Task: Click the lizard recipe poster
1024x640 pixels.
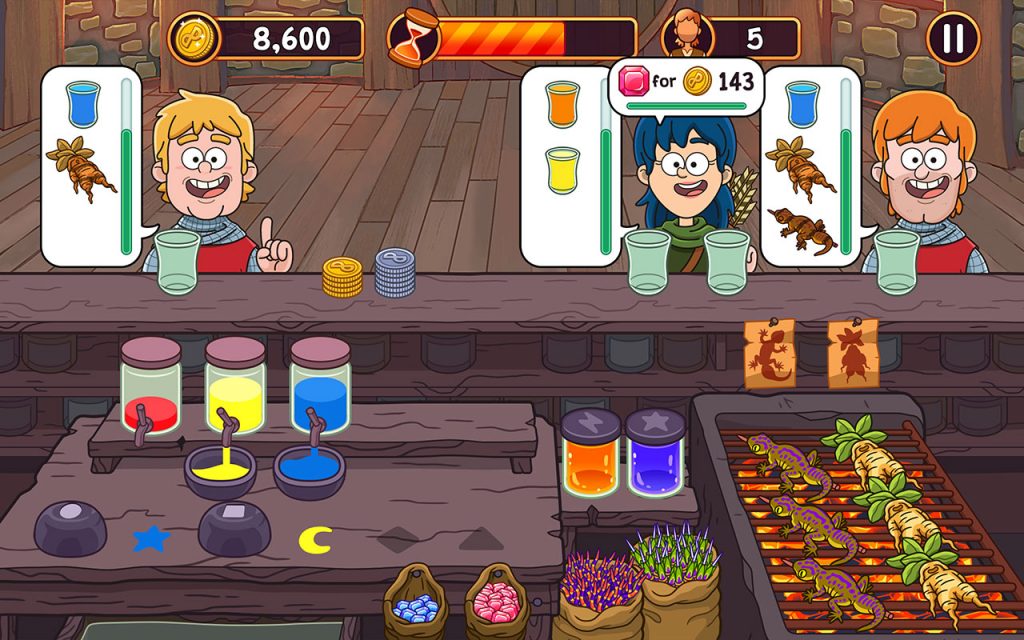Action: point(770,353)
